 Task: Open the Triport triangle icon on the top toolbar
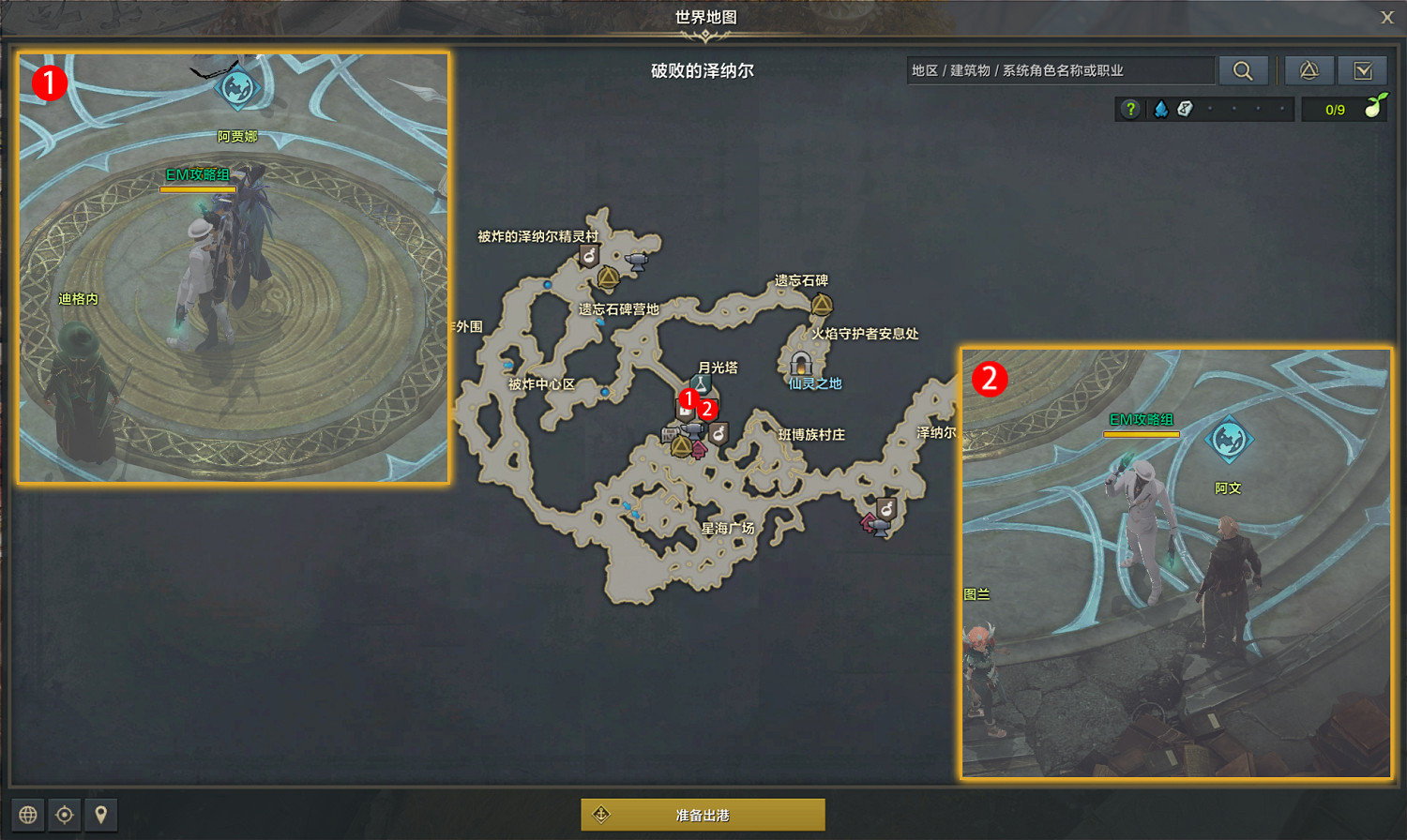[1309, 70]
